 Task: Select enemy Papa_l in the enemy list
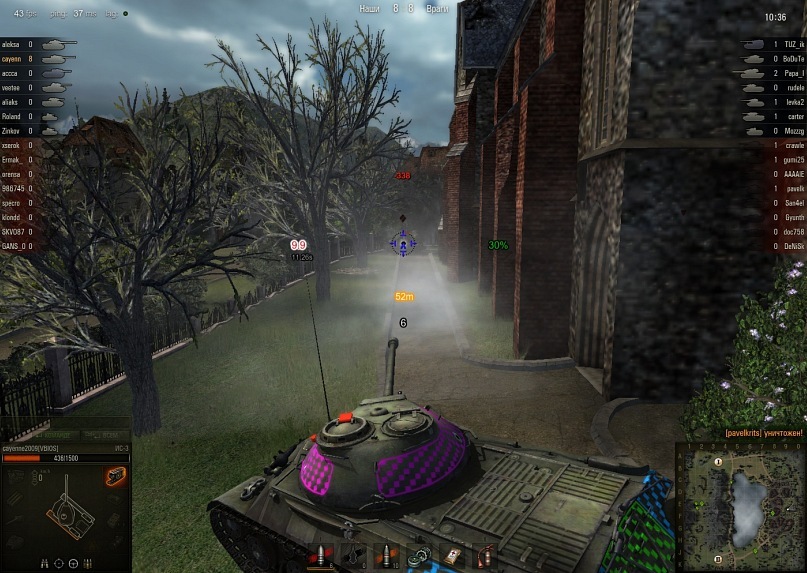(793, 73)
